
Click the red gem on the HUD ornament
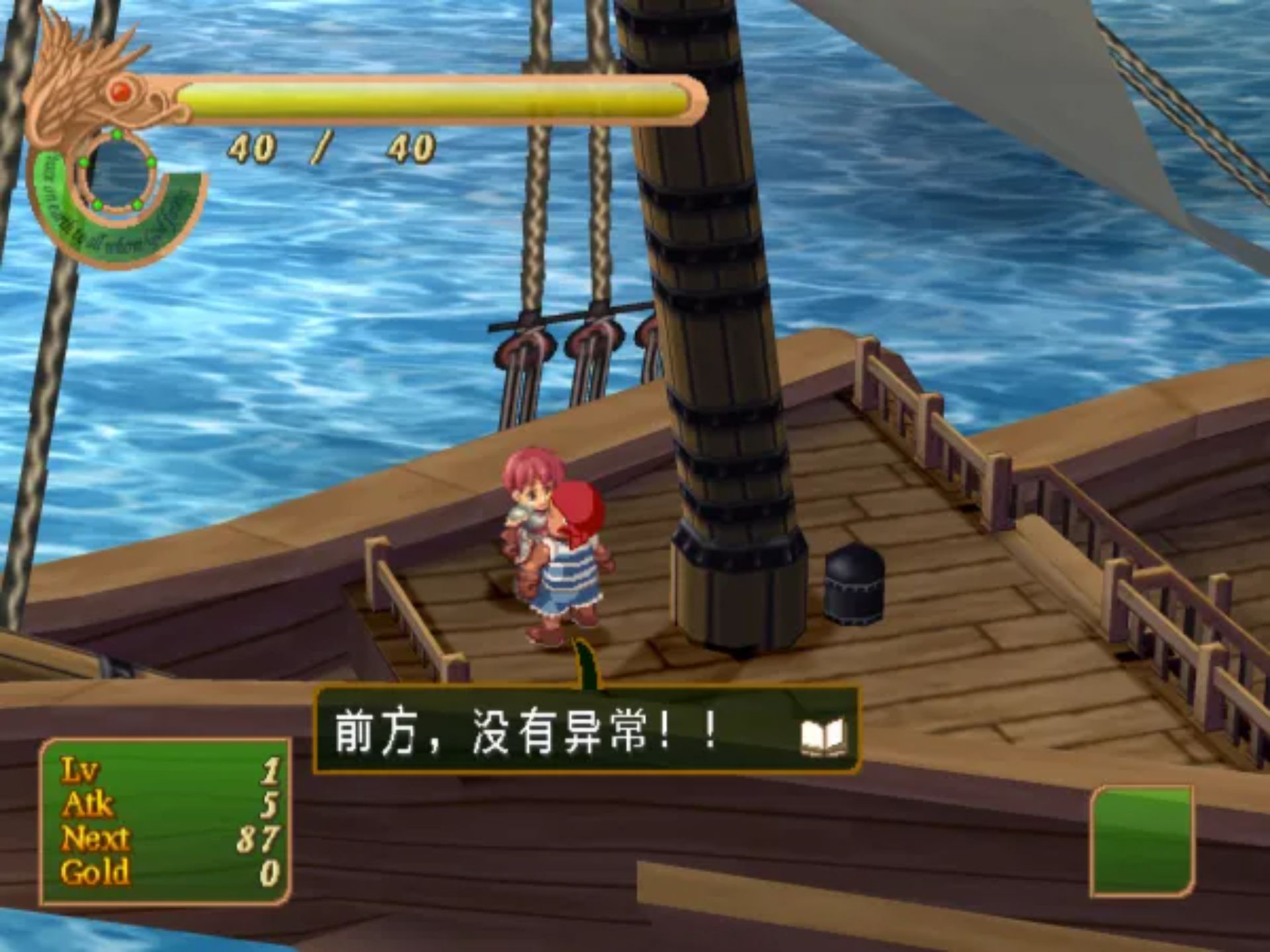[x=121, y=94]
